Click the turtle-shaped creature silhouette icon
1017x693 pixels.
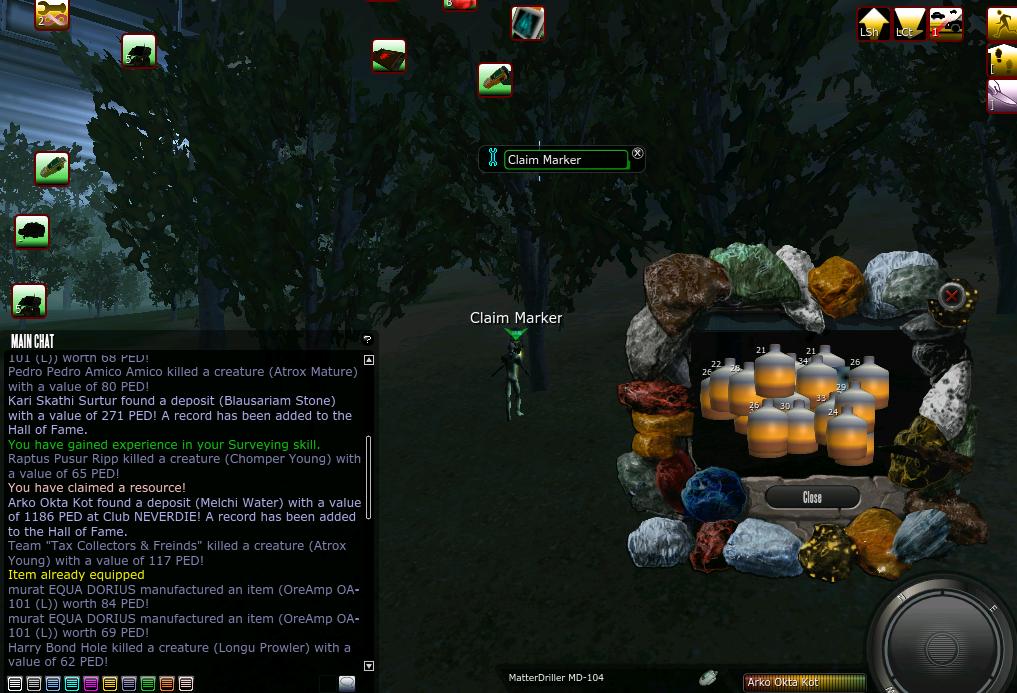click(x=32, y=232)
